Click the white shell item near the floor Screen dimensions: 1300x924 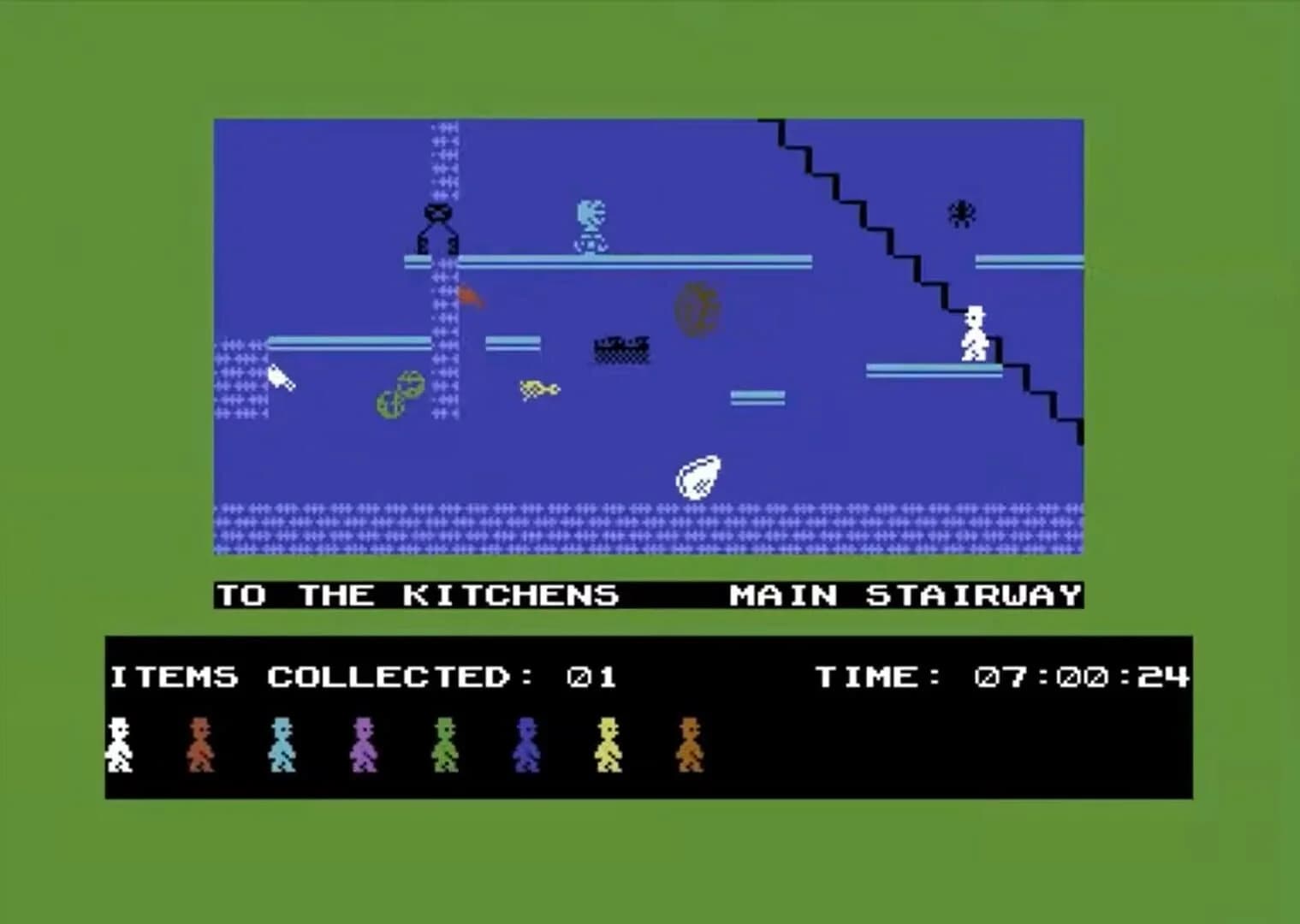click(699, 477)
